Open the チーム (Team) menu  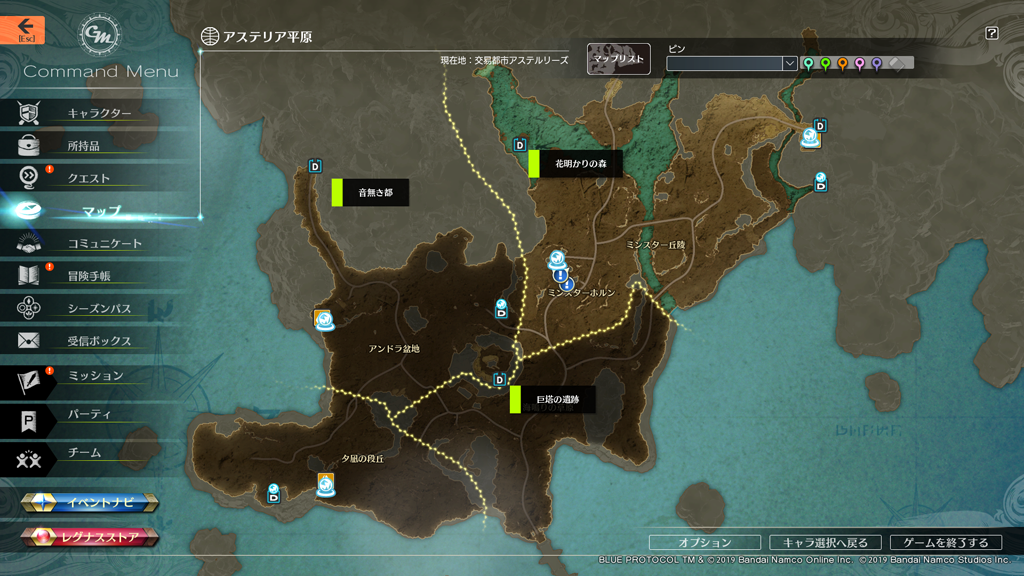click(x=84, y=452)
